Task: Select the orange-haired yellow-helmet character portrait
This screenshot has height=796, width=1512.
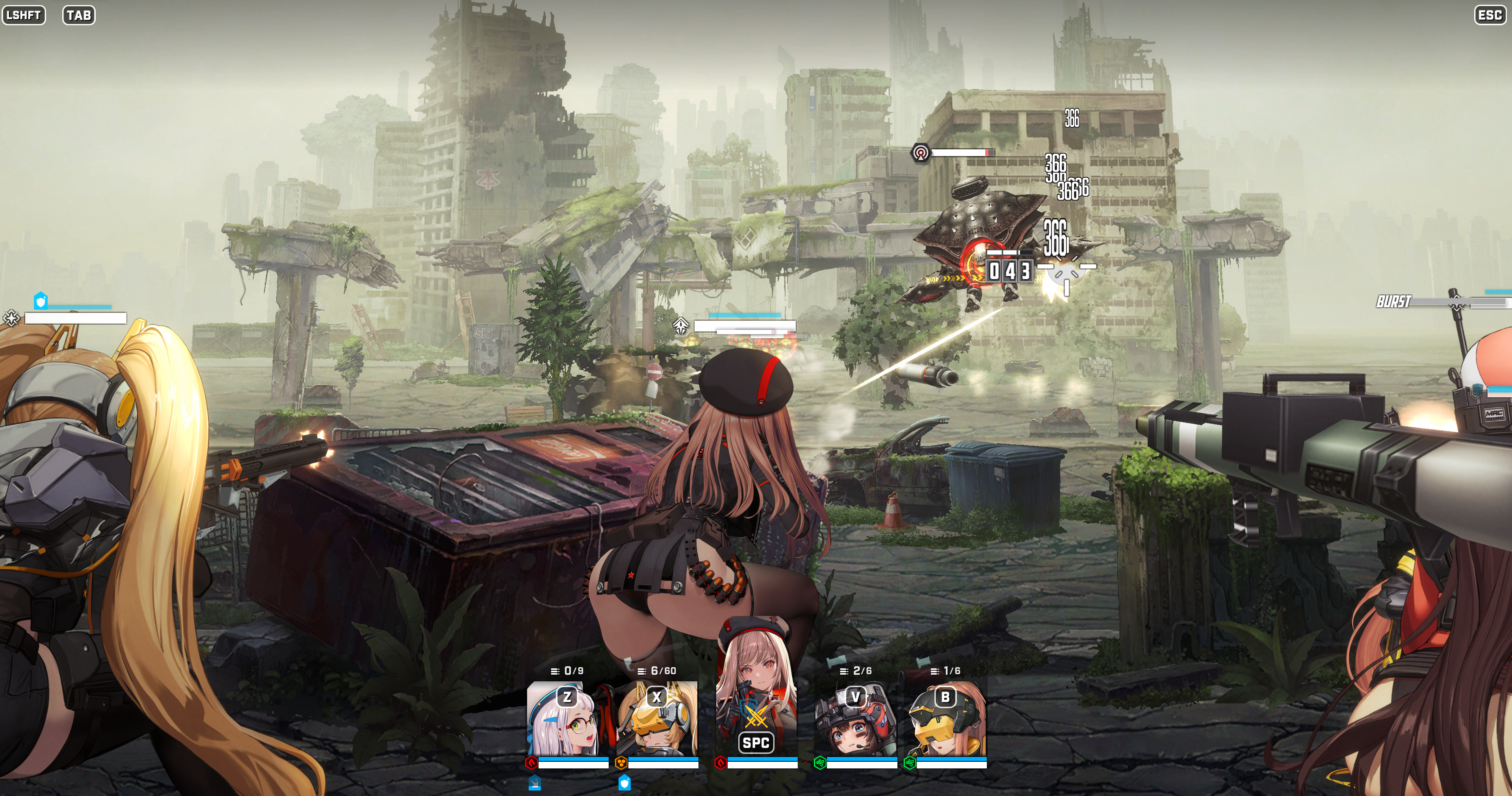Action: pyautogui.click(x=945, y=720)
